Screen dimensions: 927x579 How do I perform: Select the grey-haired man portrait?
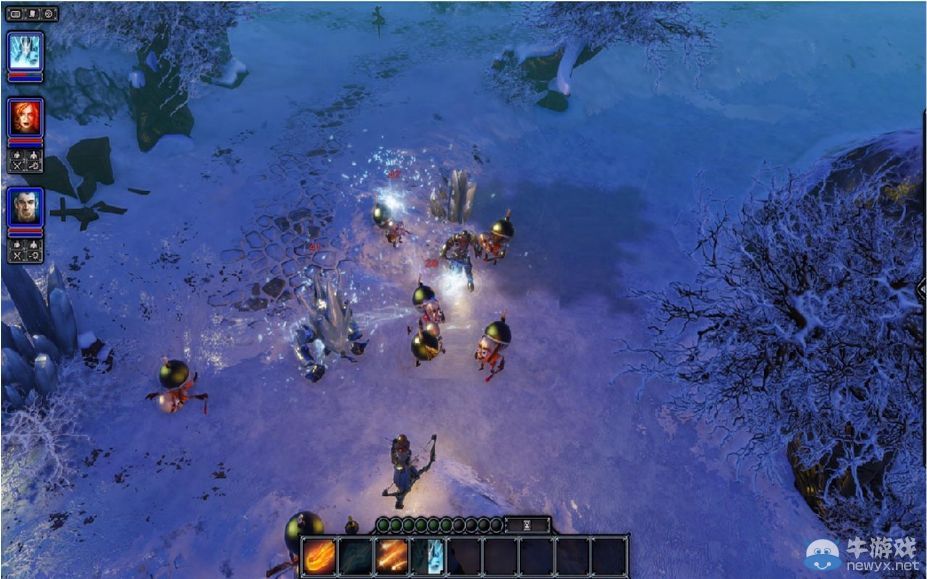[25, 206]
